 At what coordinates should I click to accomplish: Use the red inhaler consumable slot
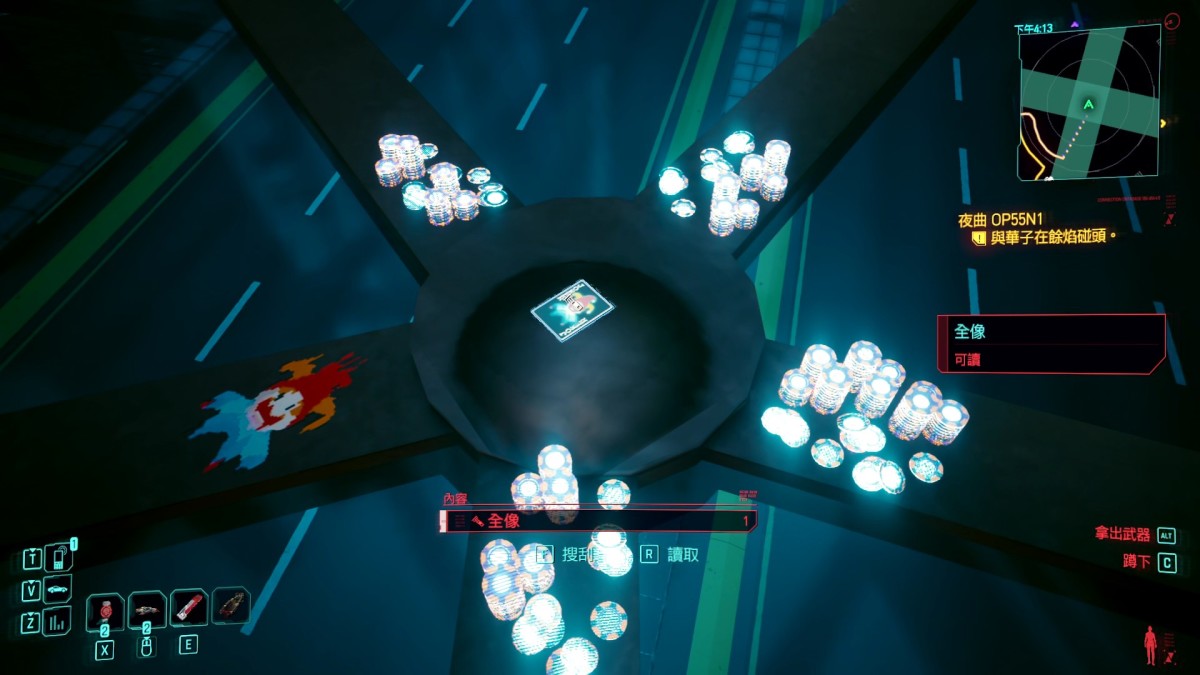188,607
